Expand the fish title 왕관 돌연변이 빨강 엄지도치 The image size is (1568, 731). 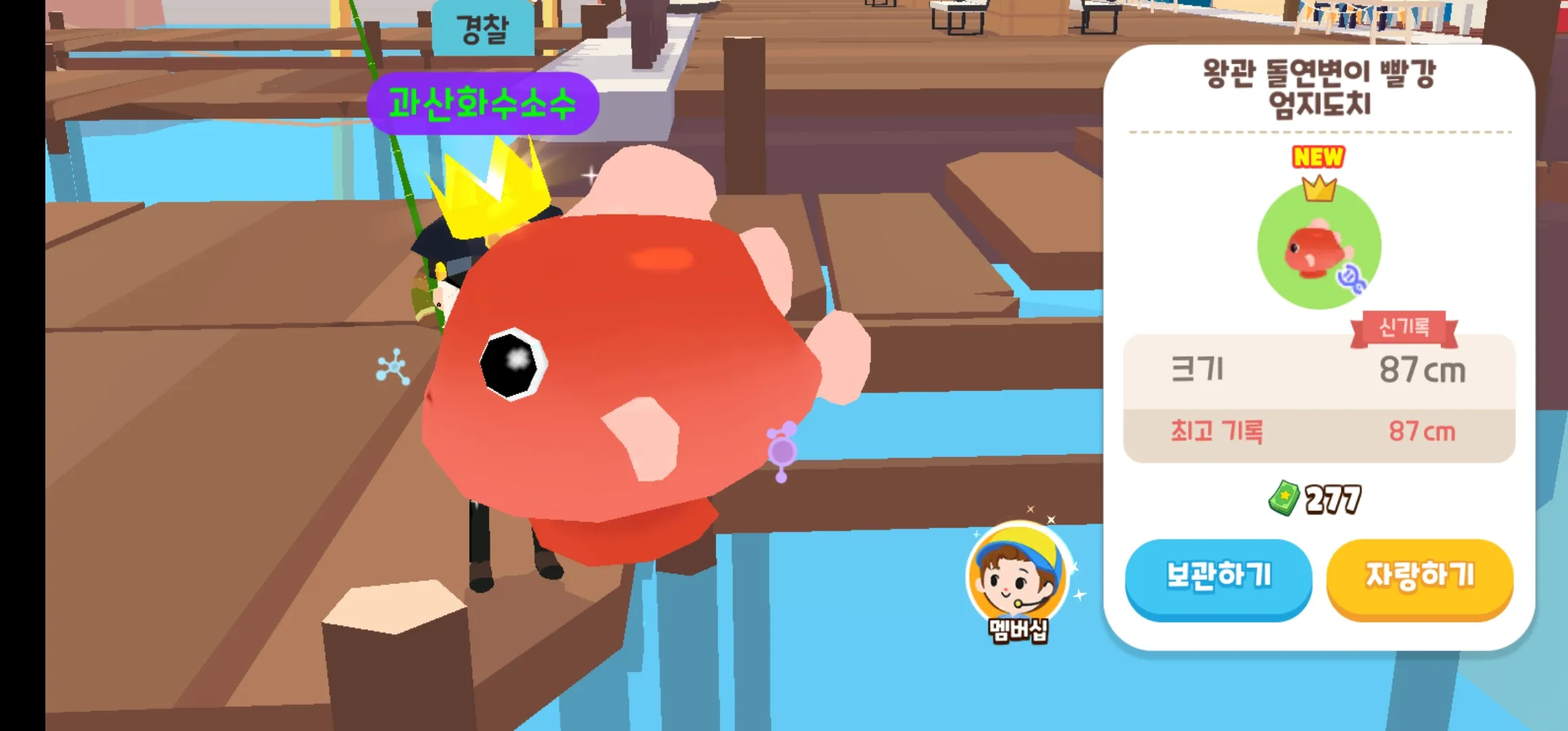point(1319,81)
